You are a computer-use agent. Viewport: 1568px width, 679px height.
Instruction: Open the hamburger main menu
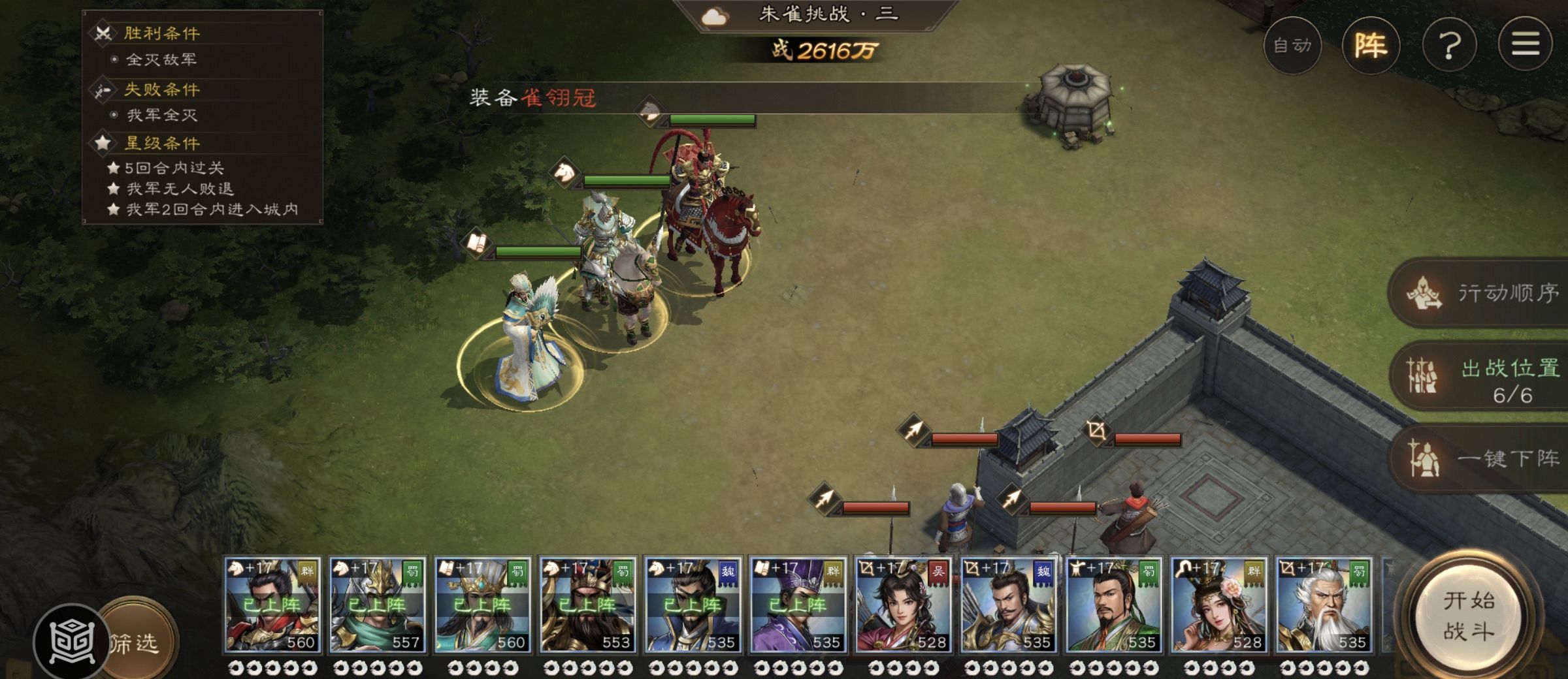tap(1525, 45)
